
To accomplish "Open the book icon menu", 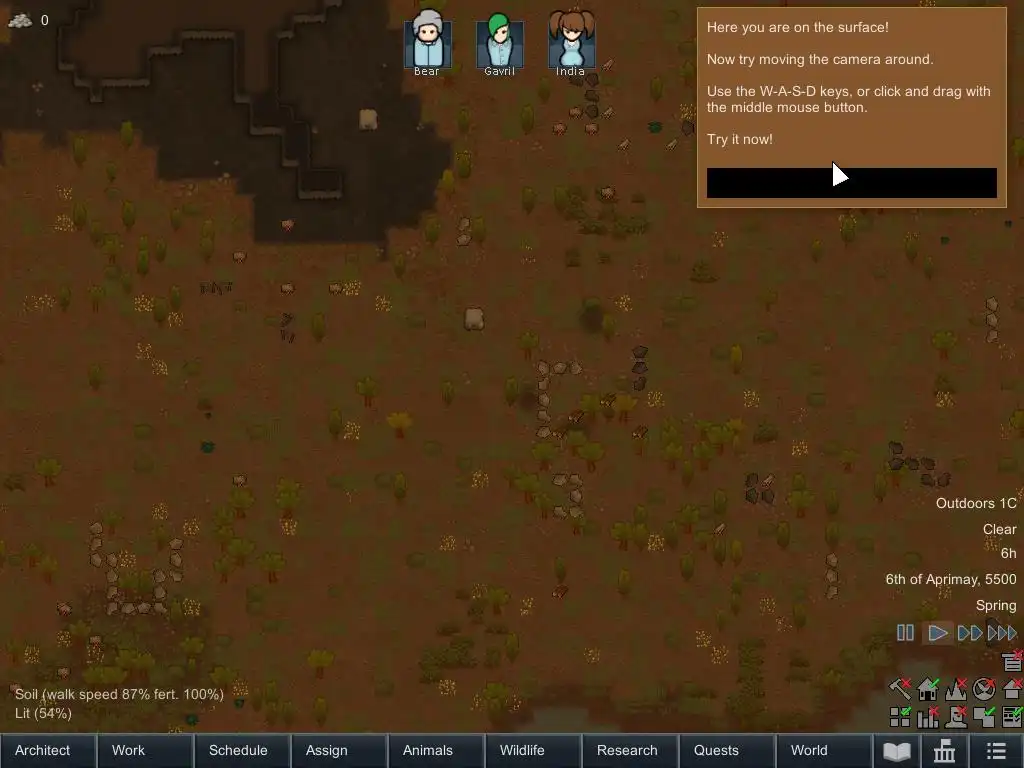I will point(897,751).
